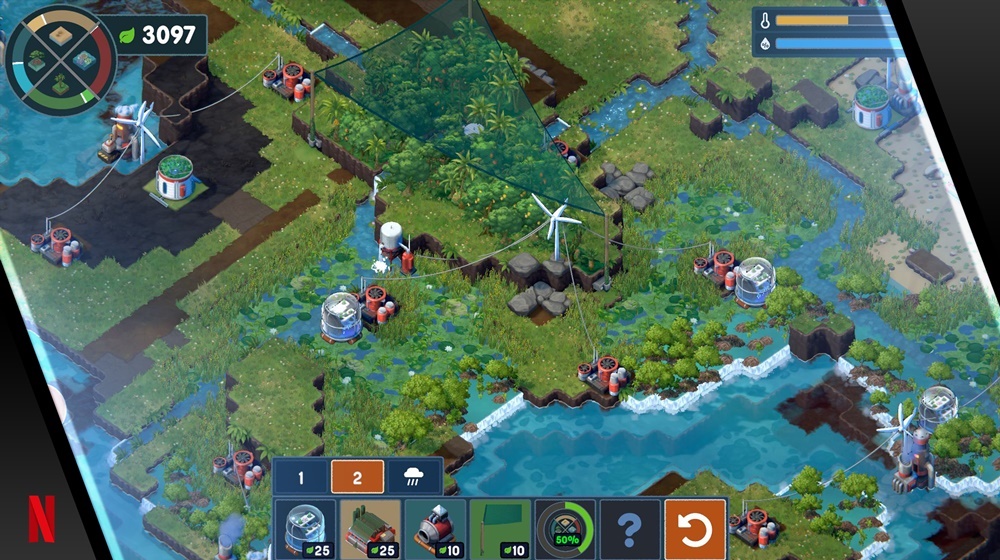Open the circular biome quadrant wheel
The image size is (1000, 560).
60,60
